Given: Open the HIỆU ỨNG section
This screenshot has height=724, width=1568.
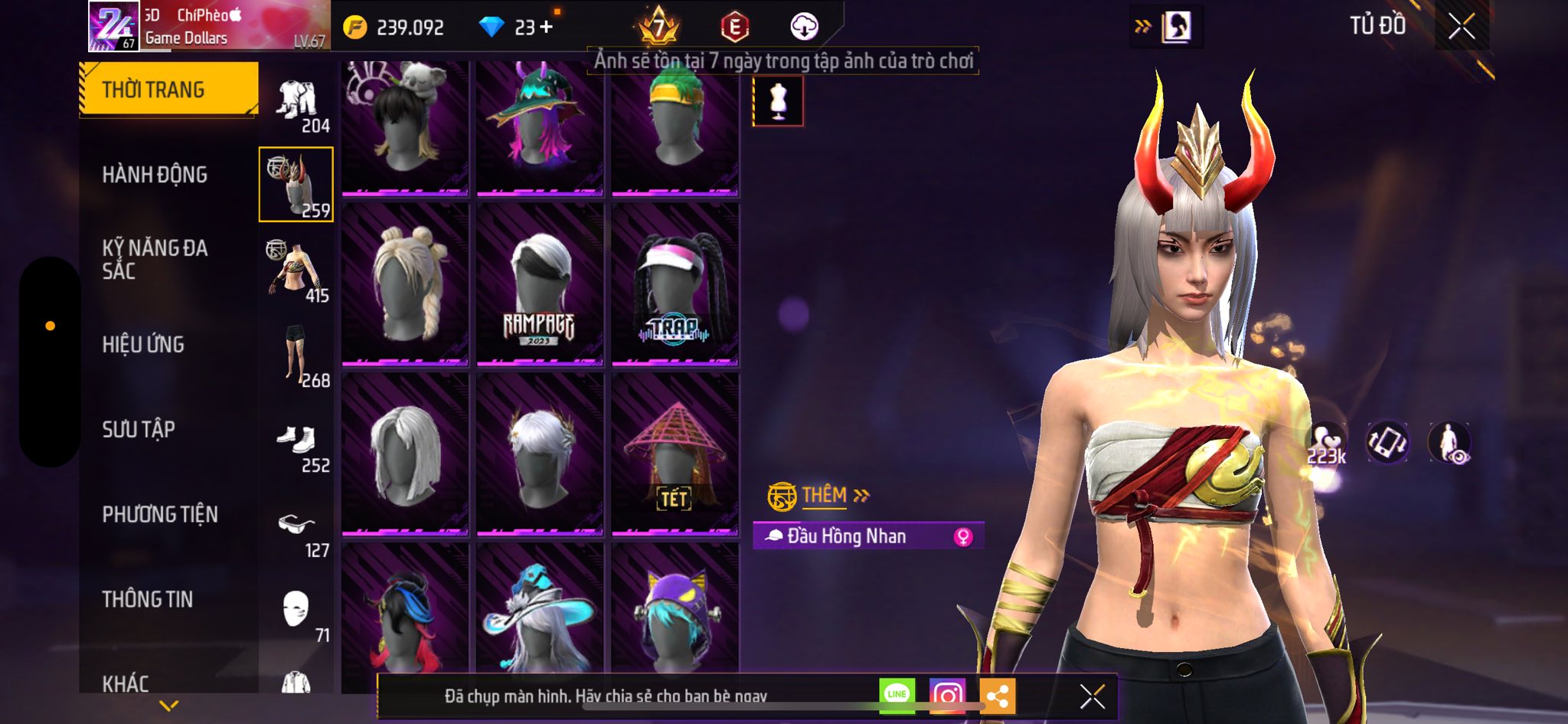Looking at the screenshot, I should [143, 345].
